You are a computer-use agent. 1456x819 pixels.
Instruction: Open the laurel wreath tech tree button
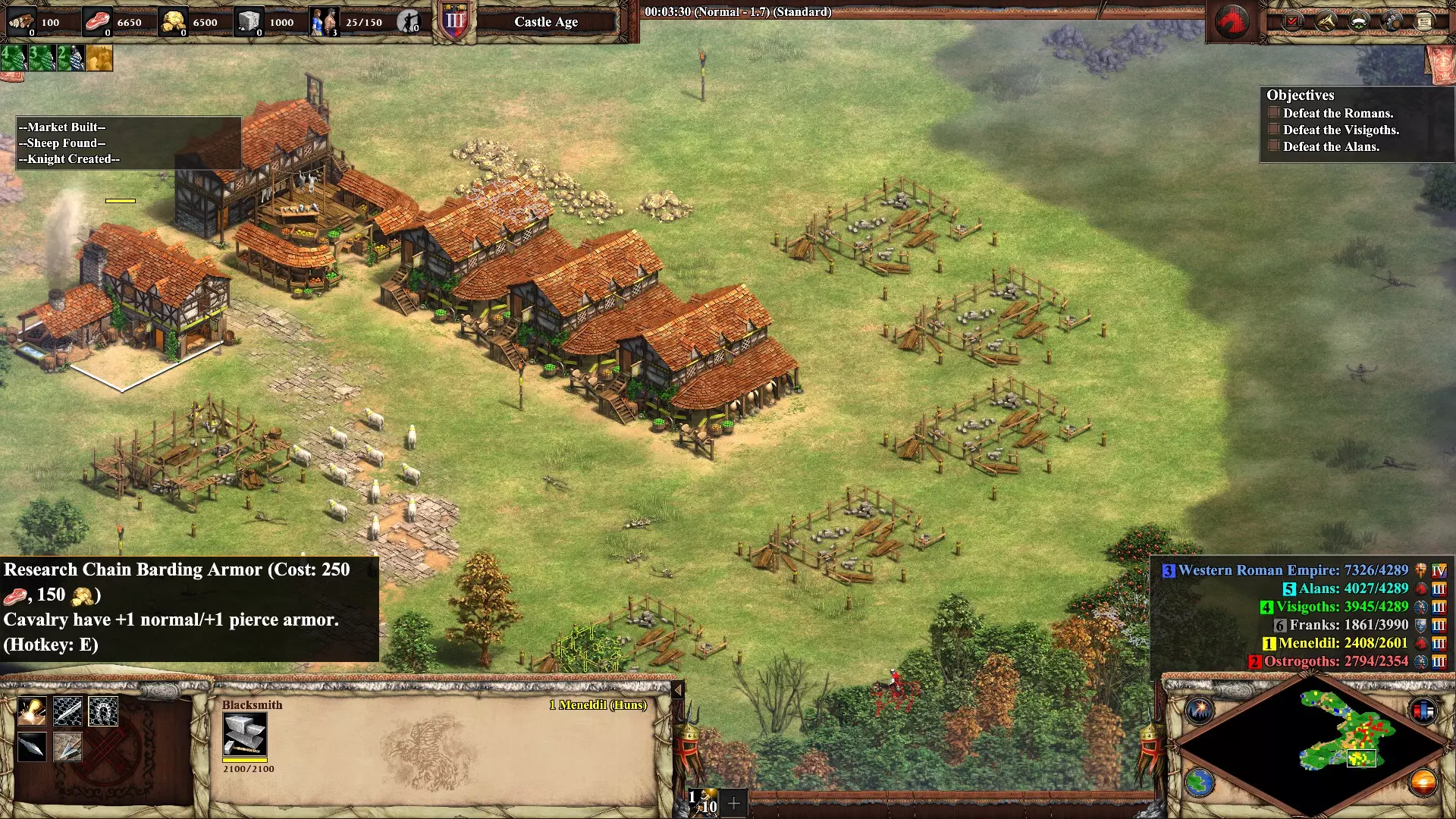(x=1359, y=22)
